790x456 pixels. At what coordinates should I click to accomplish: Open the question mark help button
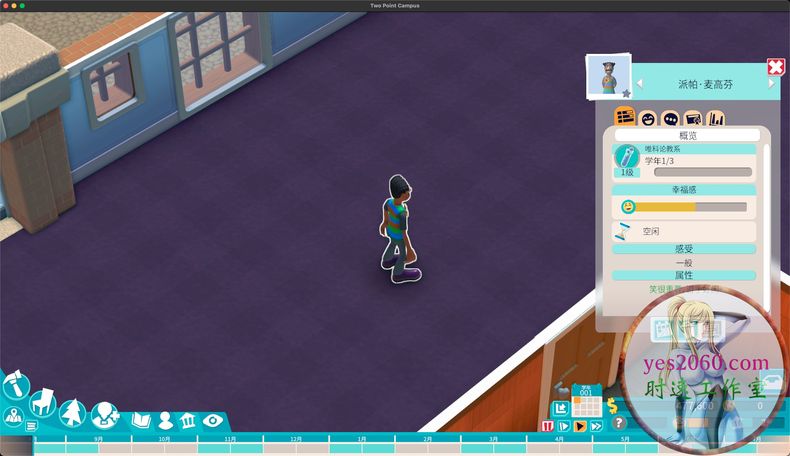619,423
